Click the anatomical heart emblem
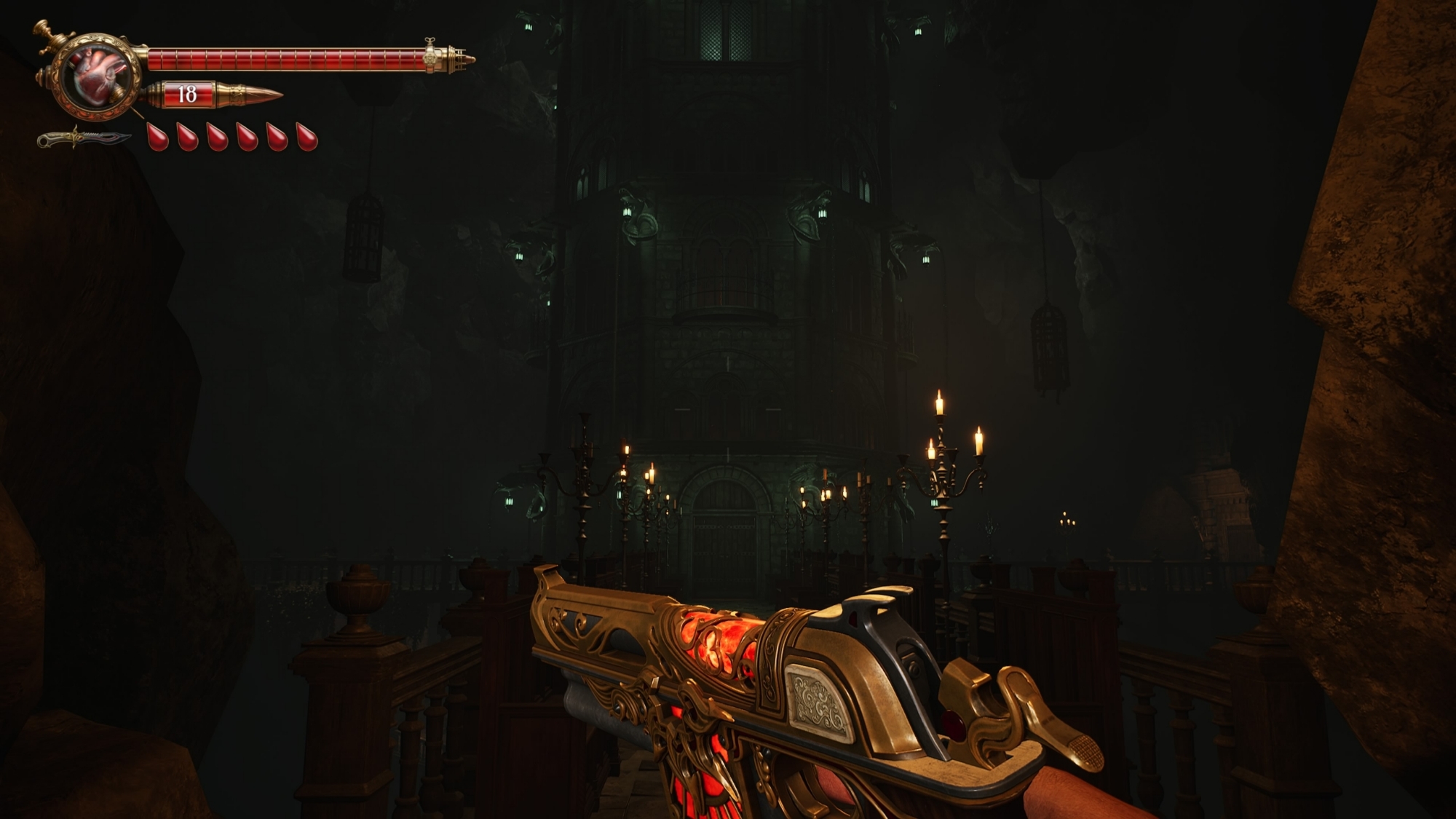 click(x=98, y=76)
